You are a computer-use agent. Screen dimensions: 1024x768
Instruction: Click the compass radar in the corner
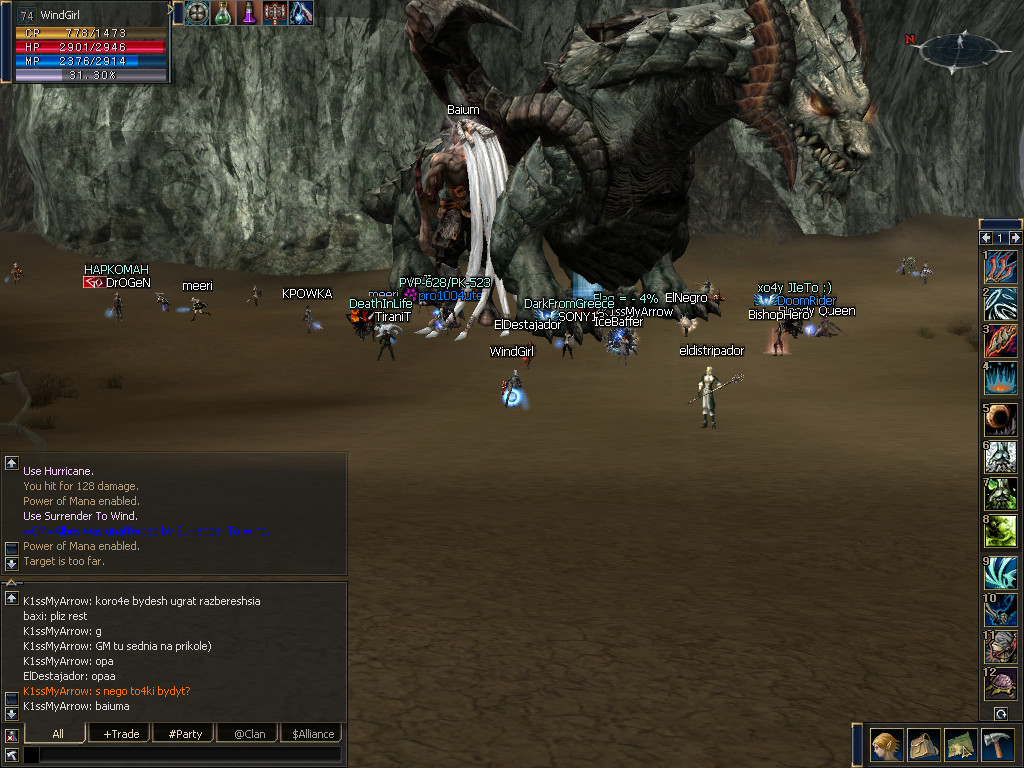958,48
